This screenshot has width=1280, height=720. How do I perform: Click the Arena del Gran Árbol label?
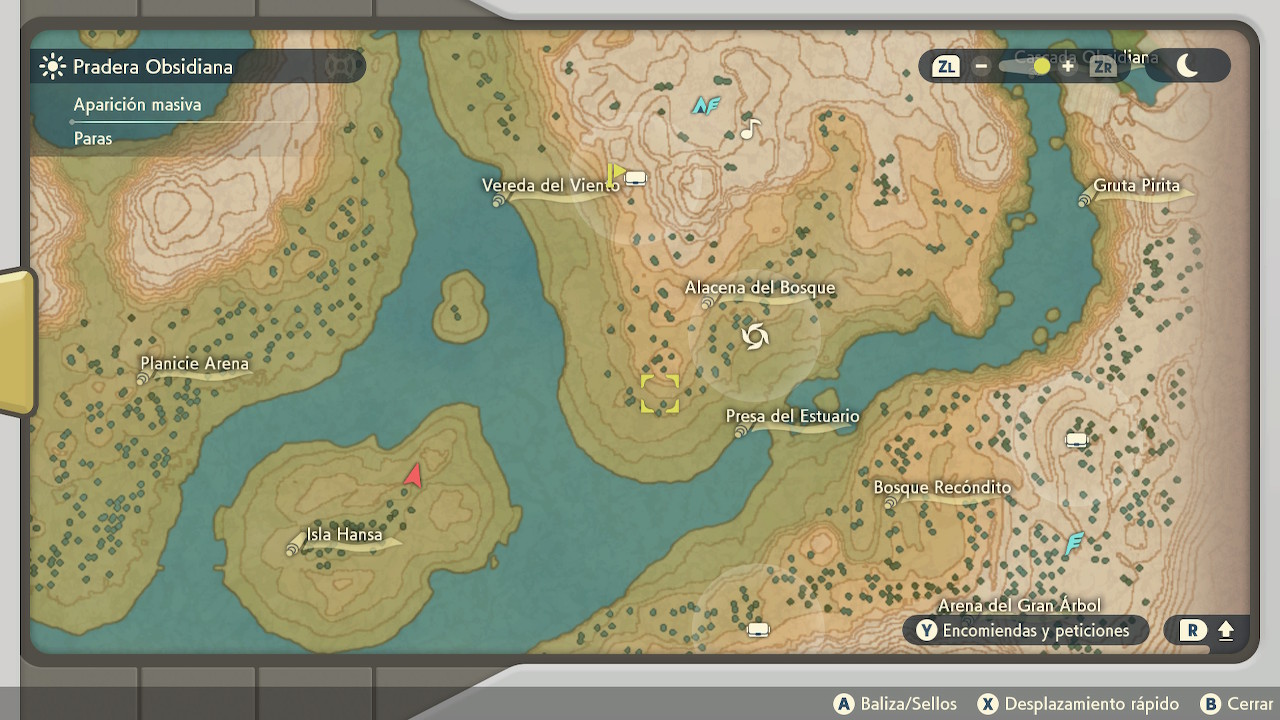click(x=1018, y=605)
